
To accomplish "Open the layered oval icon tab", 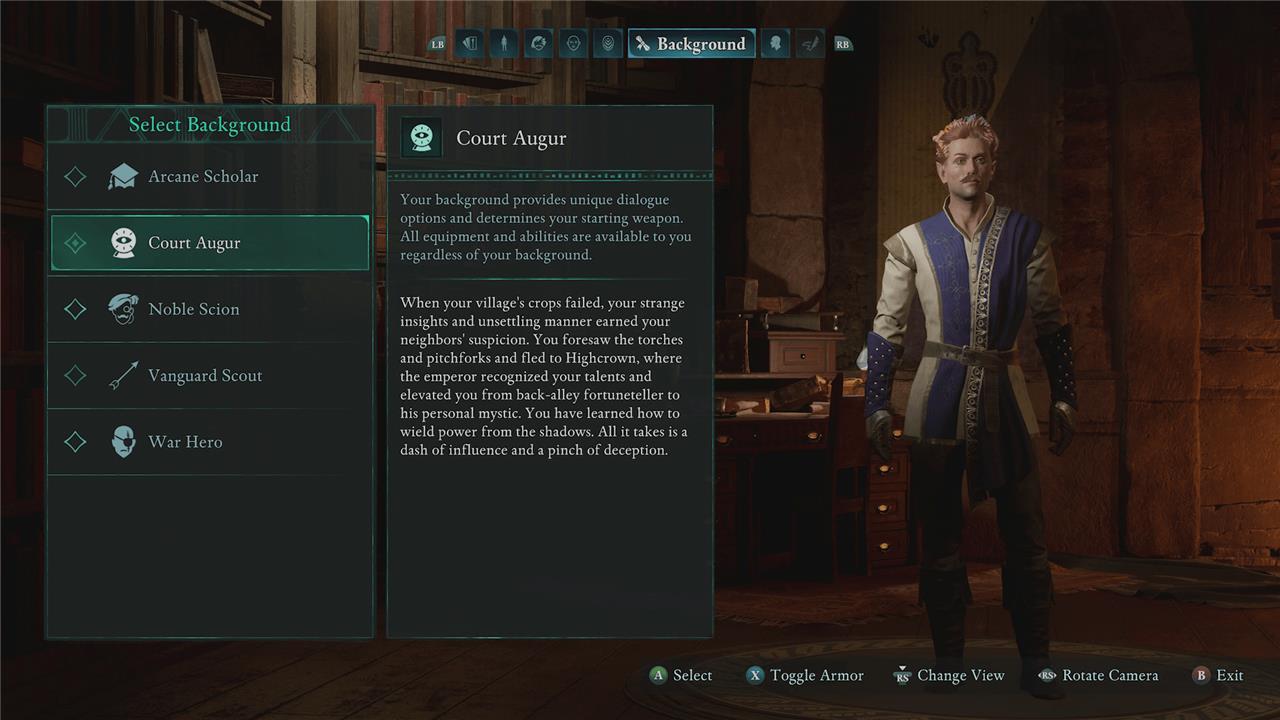I will point(607,44).
